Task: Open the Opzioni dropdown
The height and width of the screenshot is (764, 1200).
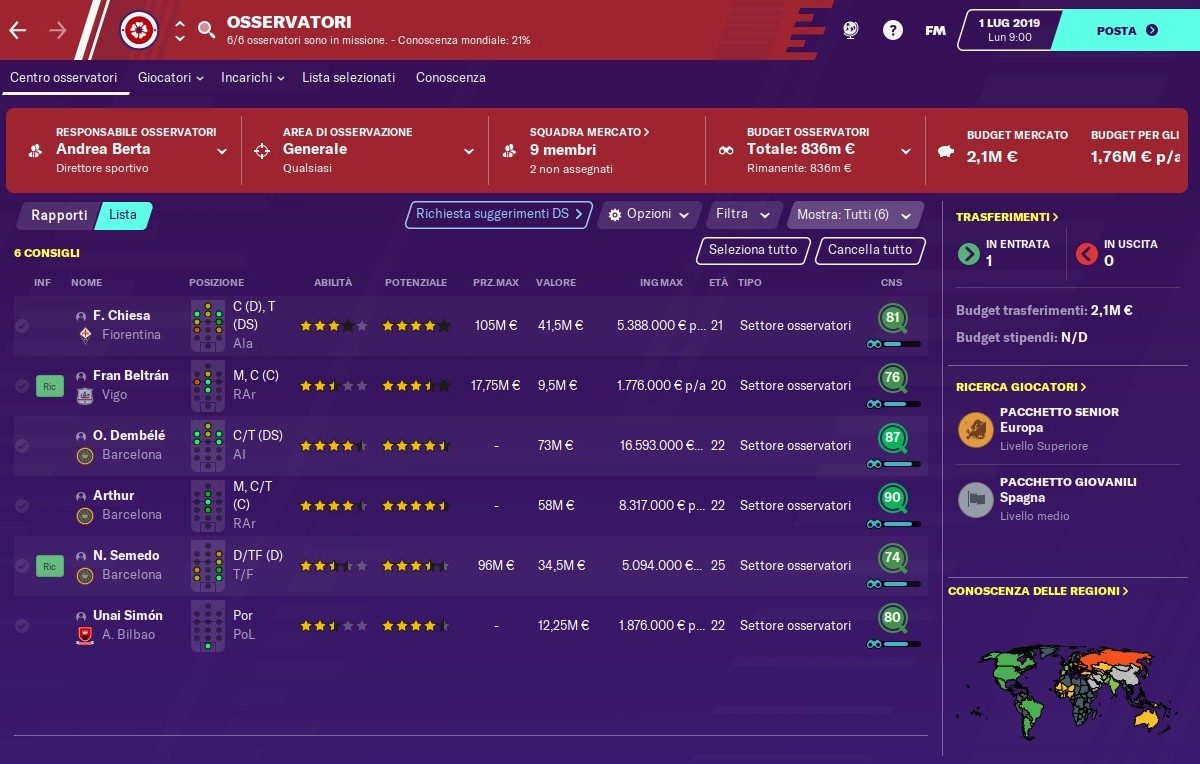Action: point(649,215)
